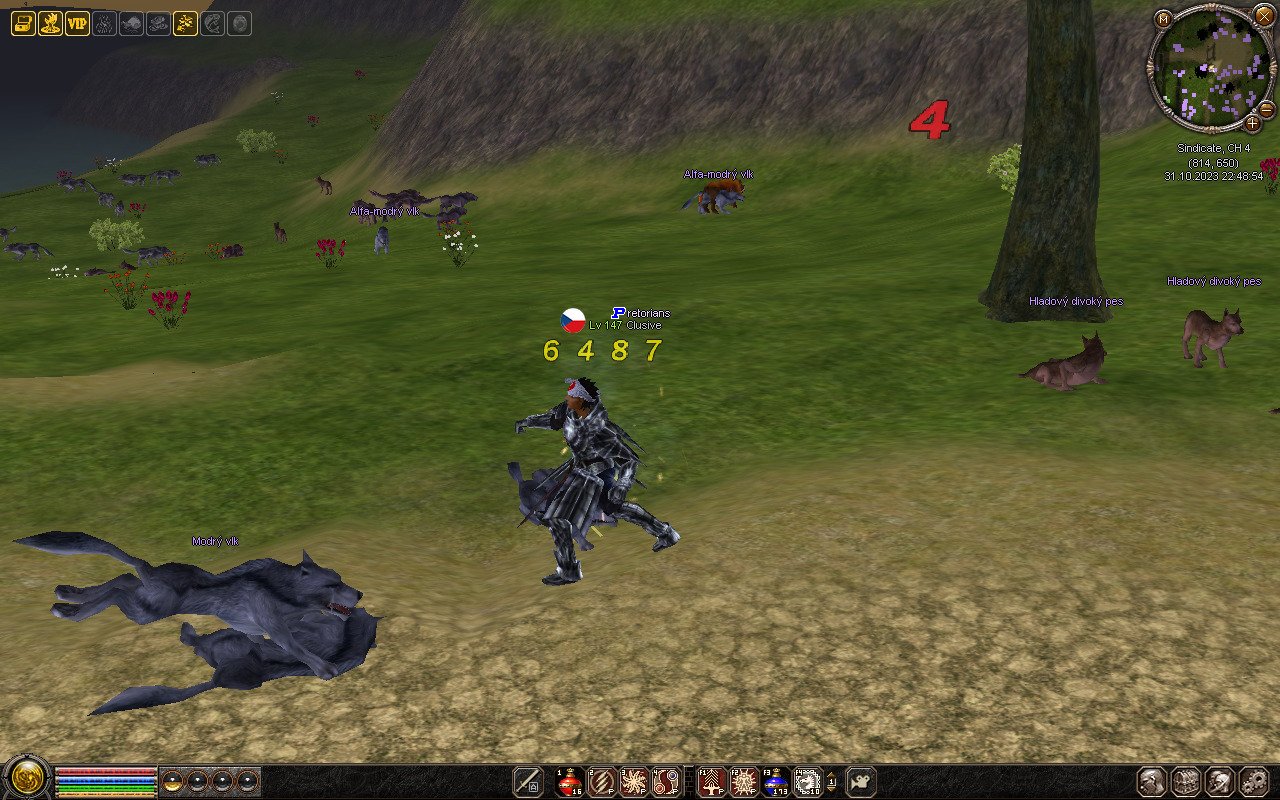
Task: Zoom out the minimap
Action: tap(1266, 108)
